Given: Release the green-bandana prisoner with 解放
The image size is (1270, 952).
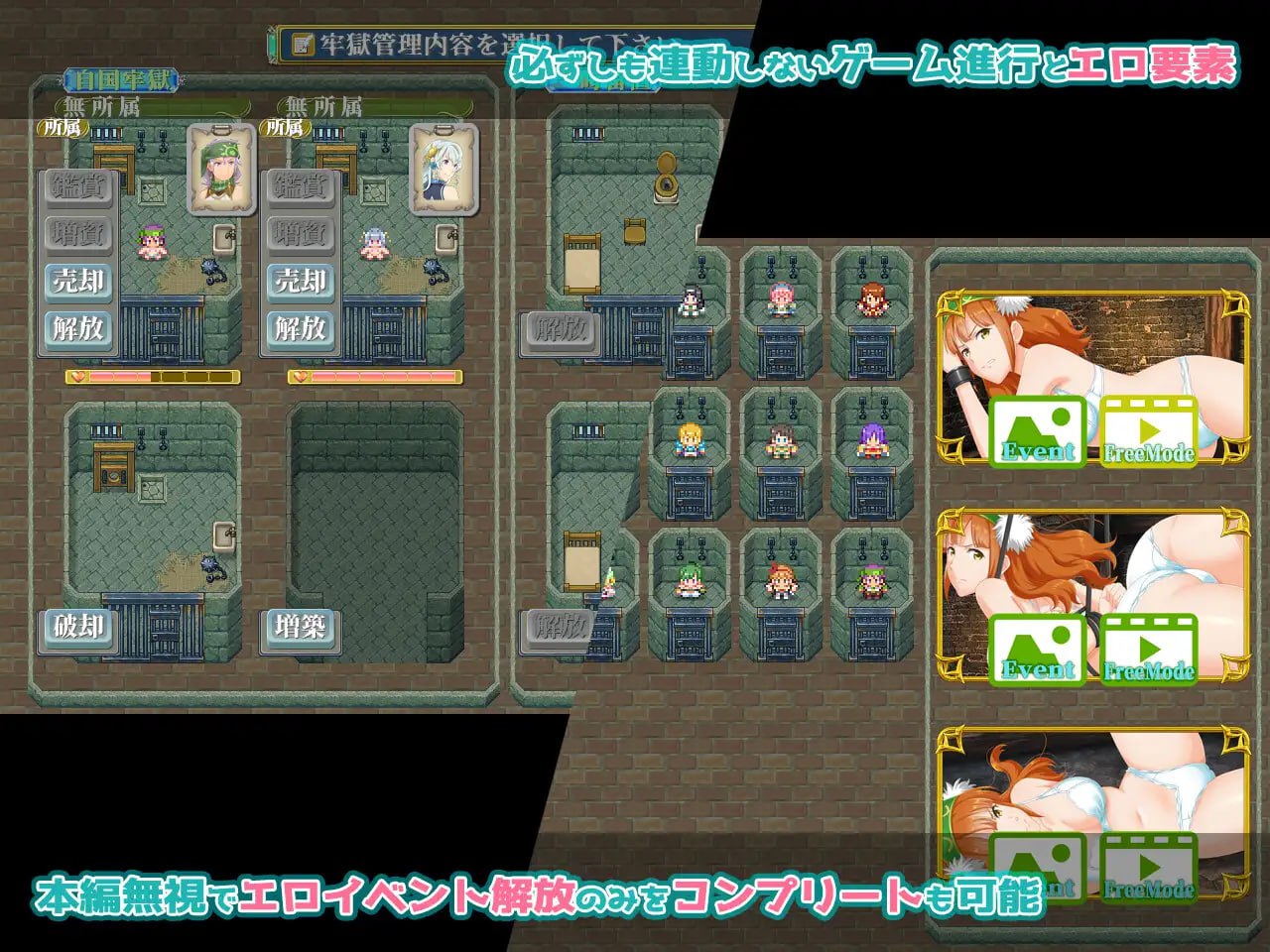Looking at the screenshot, I should point(78,328).
